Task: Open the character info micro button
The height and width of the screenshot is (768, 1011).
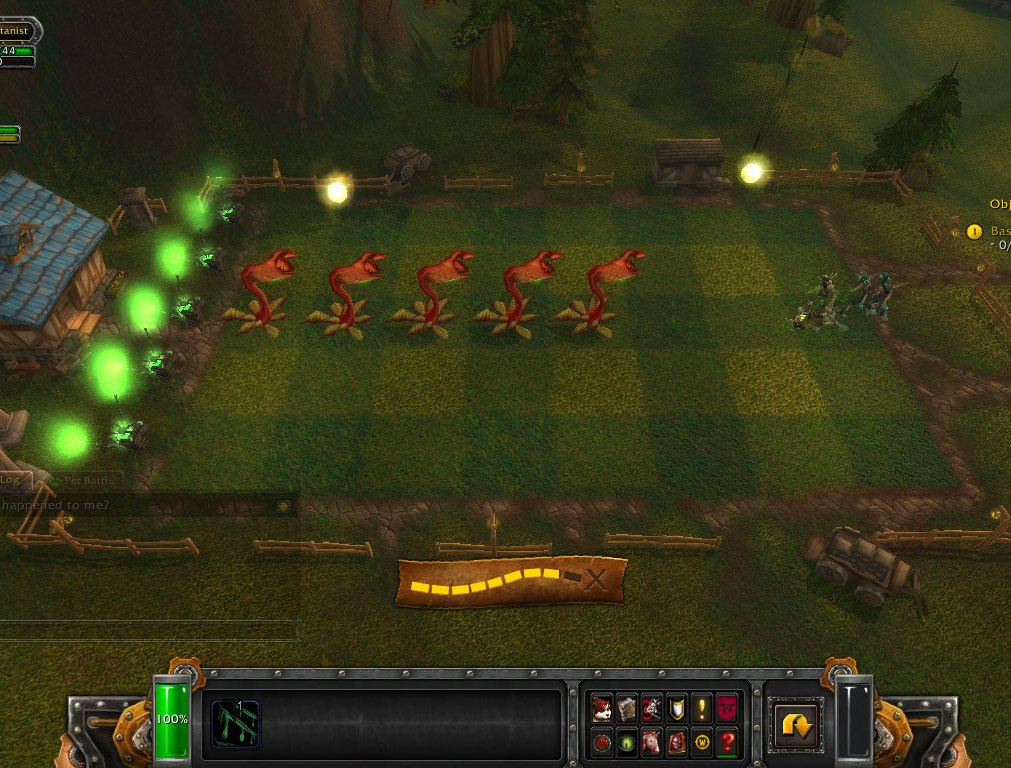Action: [602, 708]
